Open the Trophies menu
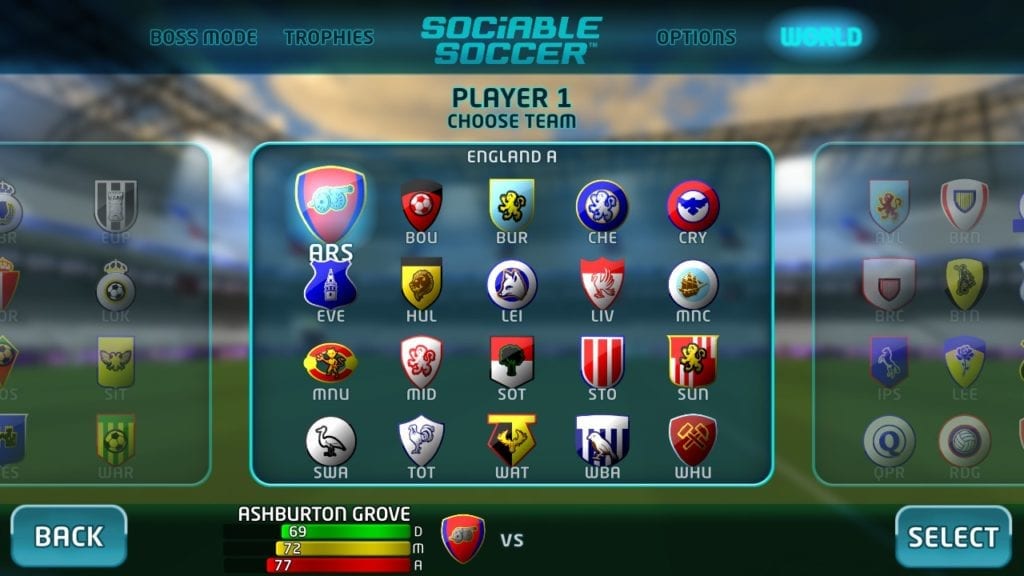Screen dimensions: 1024x576 click(x=328, y=38)
